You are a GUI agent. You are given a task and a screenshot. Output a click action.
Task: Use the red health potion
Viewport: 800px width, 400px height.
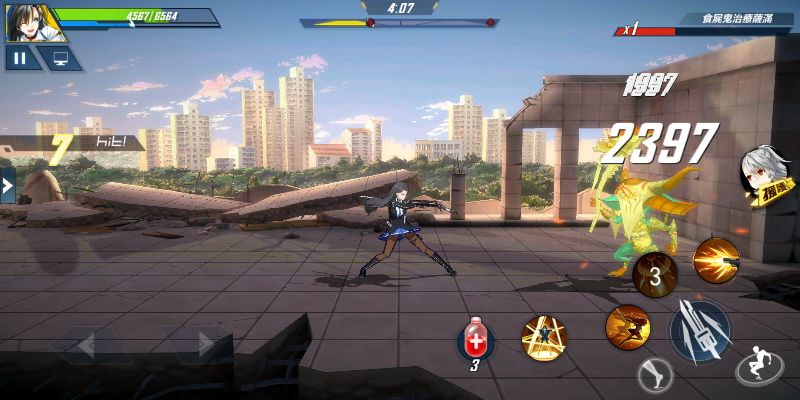476,341
